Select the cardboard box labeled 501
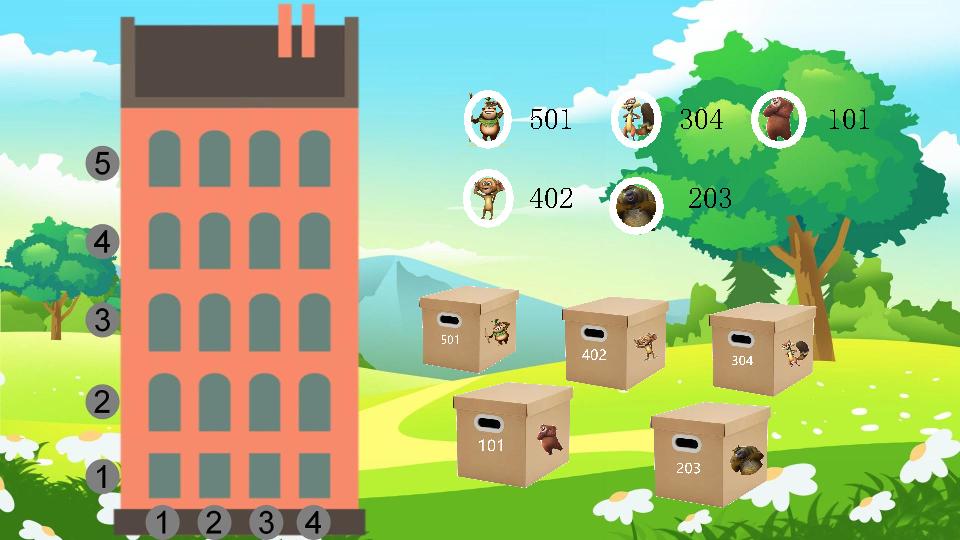960x540 pixels. point(469,330)
